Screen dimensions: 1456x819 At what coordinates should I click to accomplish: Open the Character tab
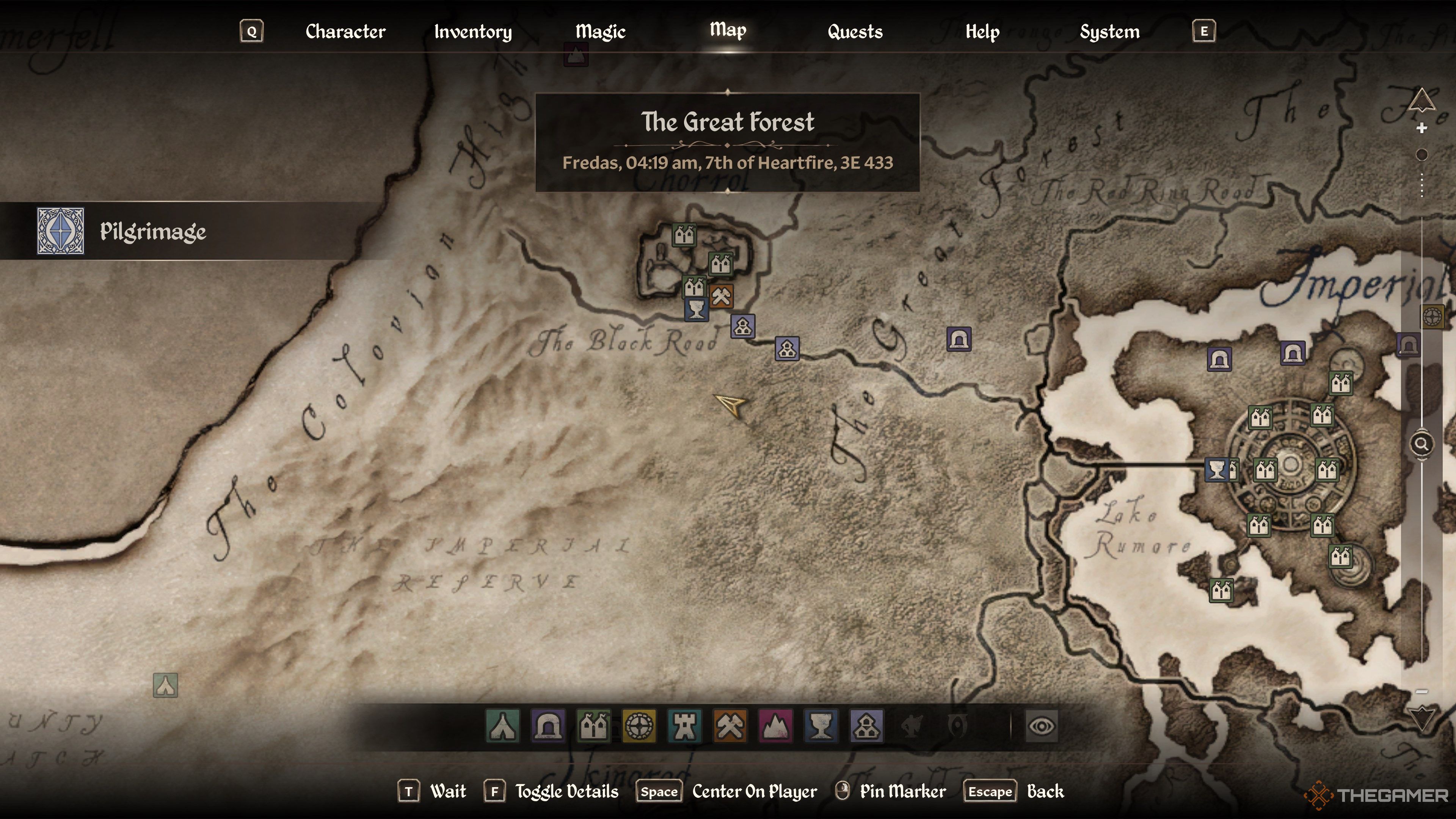pos(345,31)
